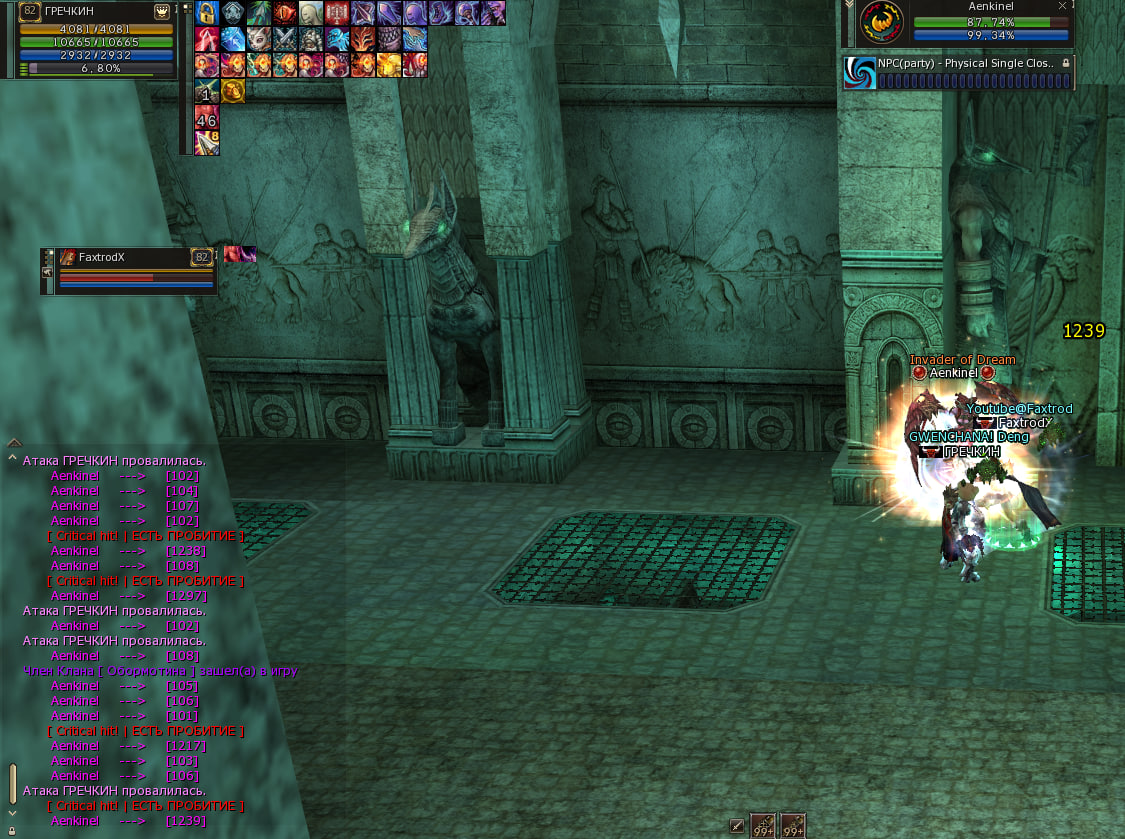Toggle the lock on the NPC skill bar
This screenshot has width=1125, height=839.
pos(1066,63)
